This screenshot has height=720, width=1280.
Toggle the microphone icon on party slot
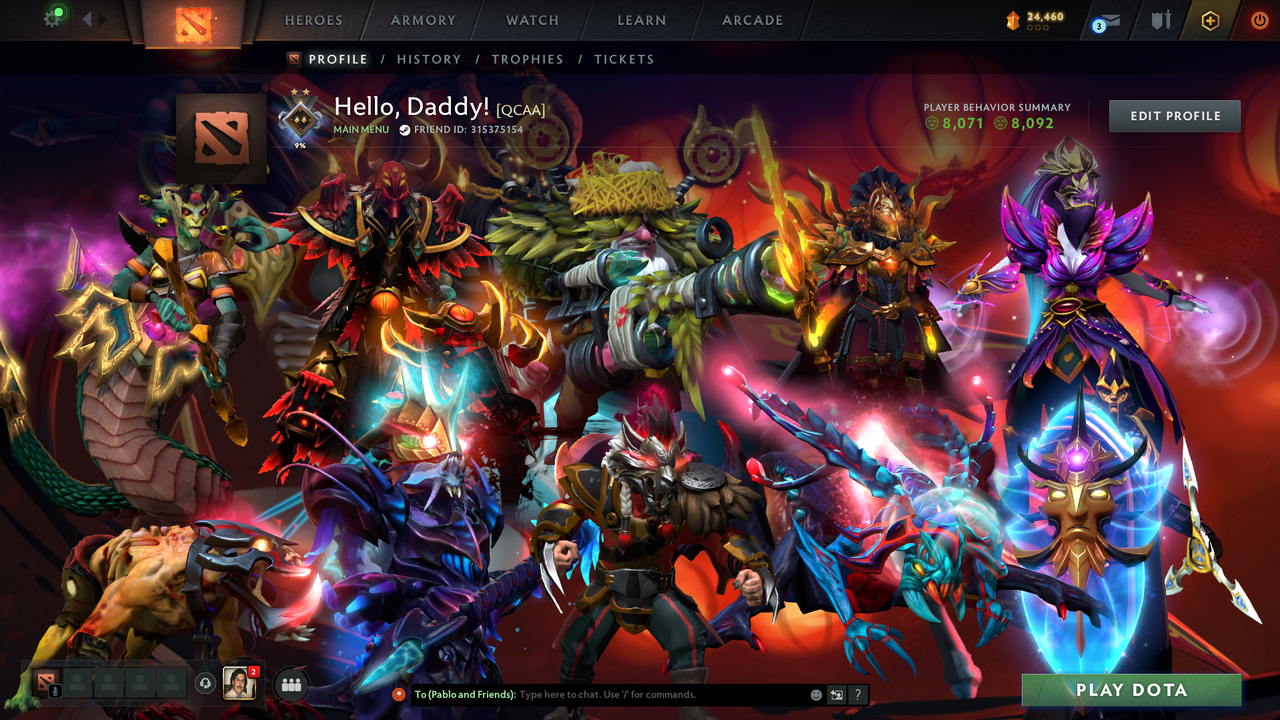(55, 690)
